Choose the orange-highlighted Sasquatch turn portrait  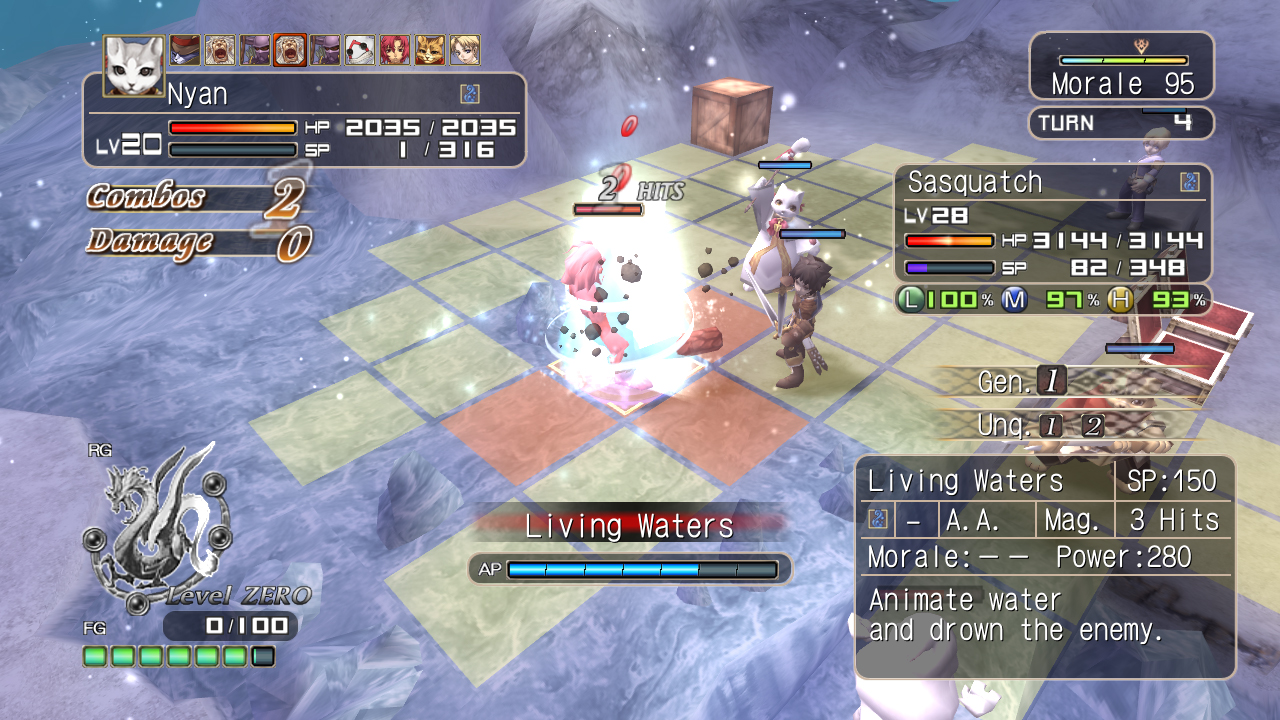pos(290,49)
